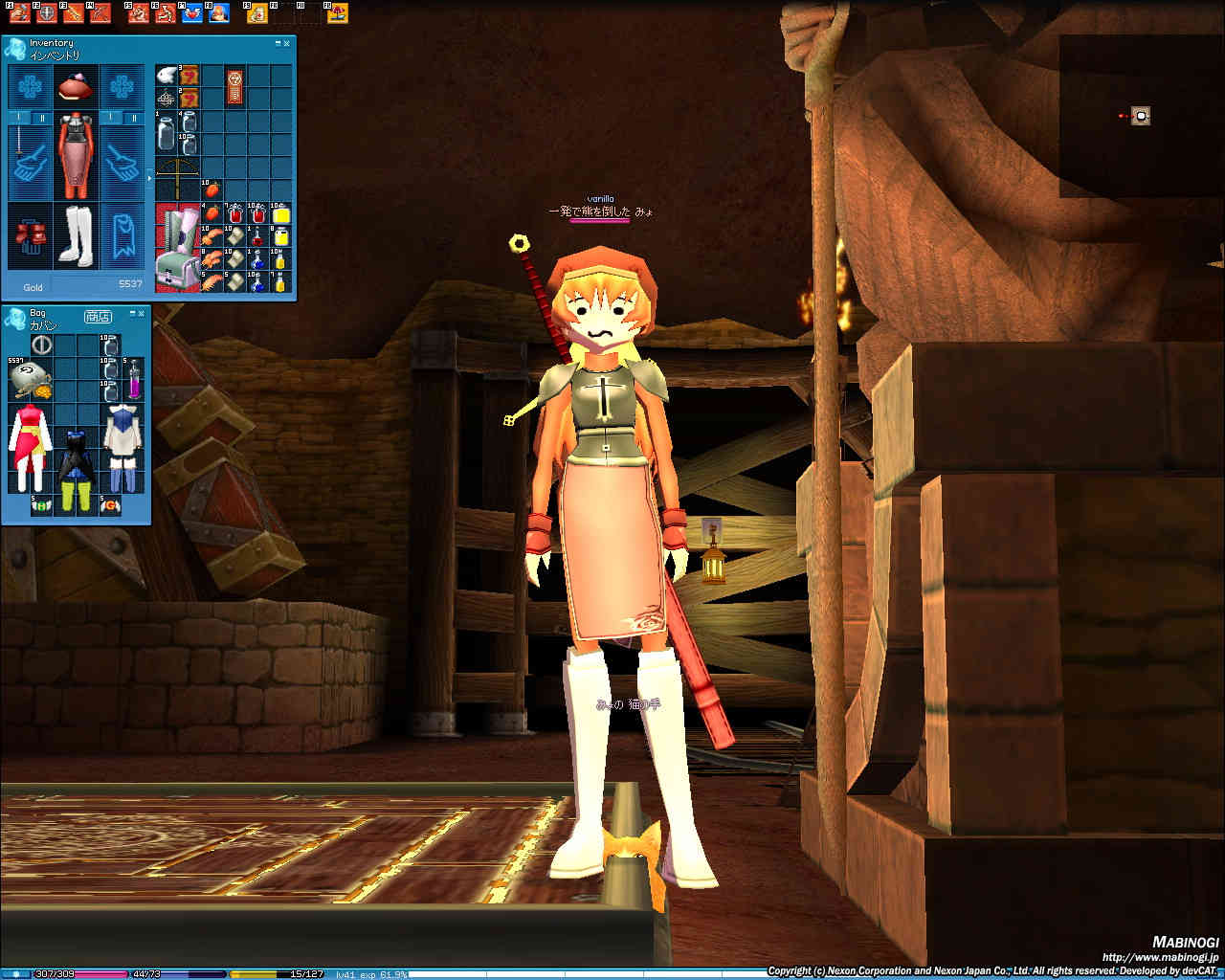Screen dimensions: 1225x980
Task: Select the equipped white boots slot
Action: coord(76,234)
